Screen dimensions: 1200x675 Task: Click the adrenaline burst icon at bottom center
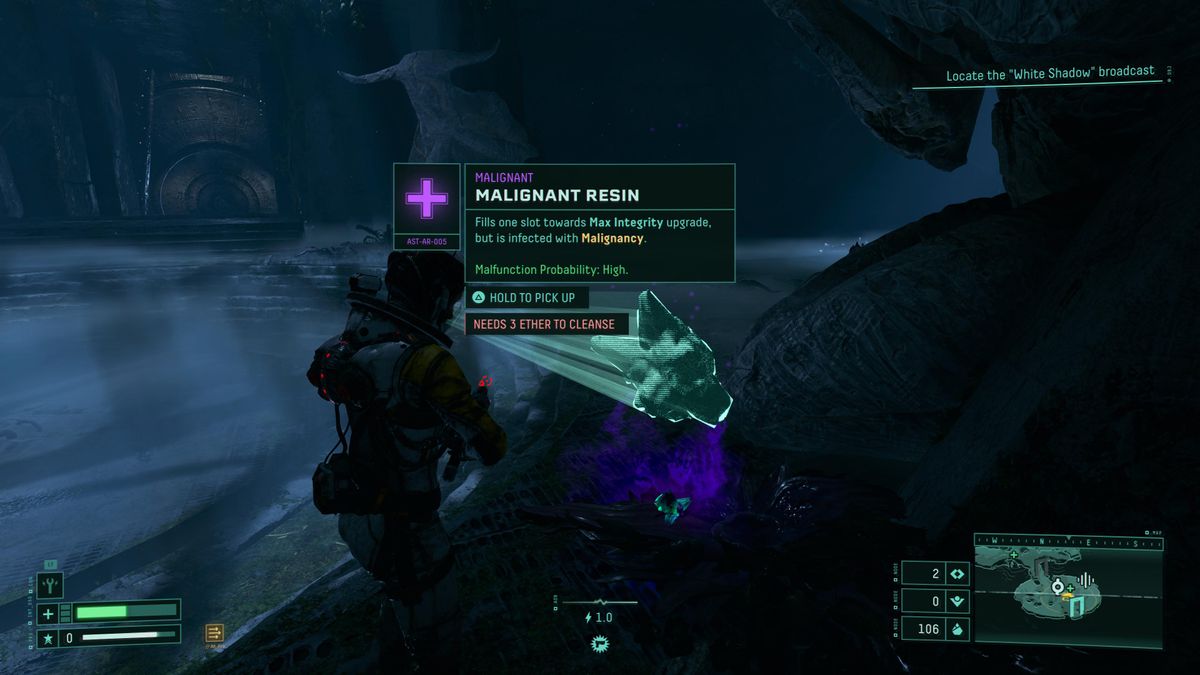pos(600,643)
